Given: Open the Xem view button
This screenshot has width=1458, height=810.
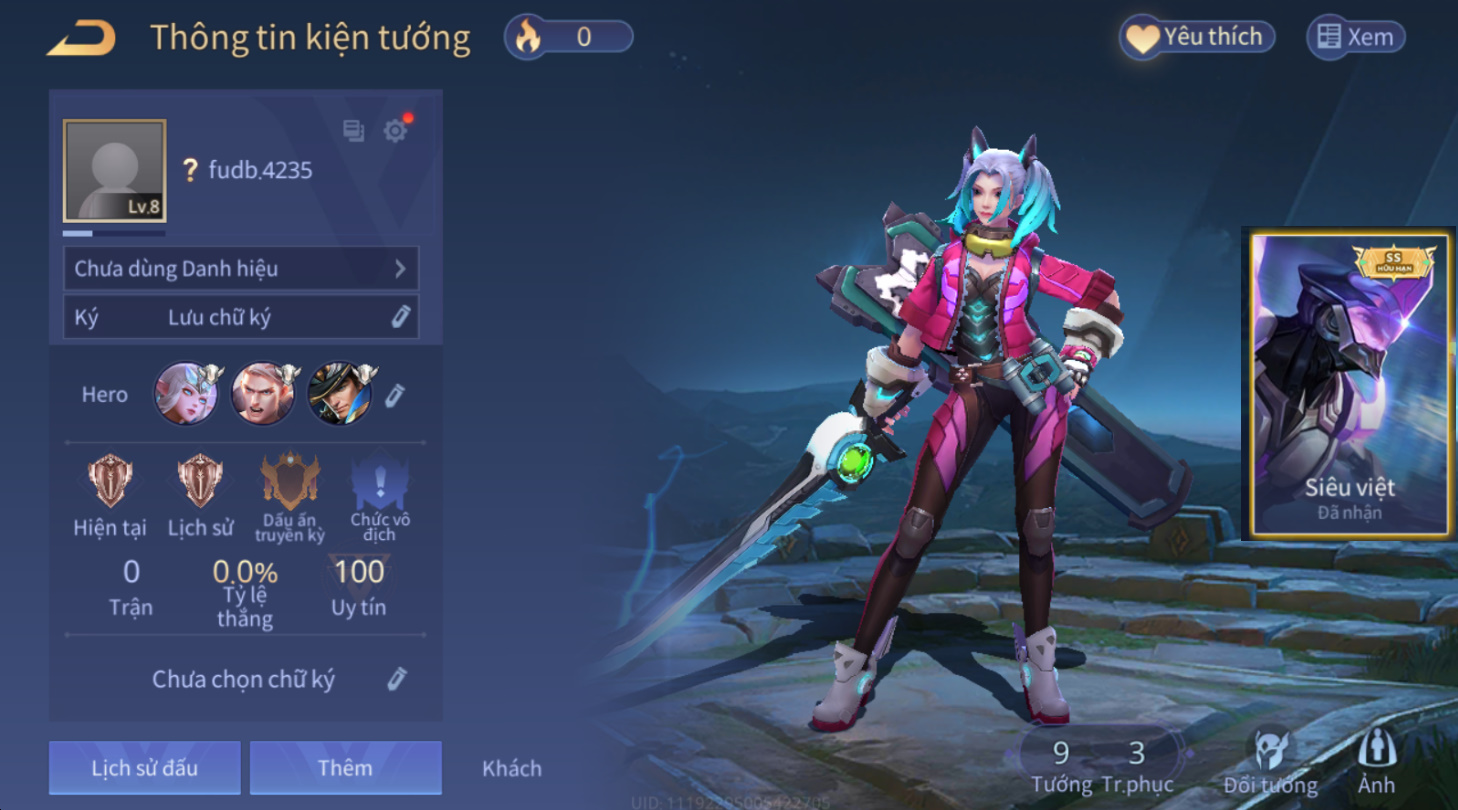Looking at the screenshot, I should pos(1355,38).
